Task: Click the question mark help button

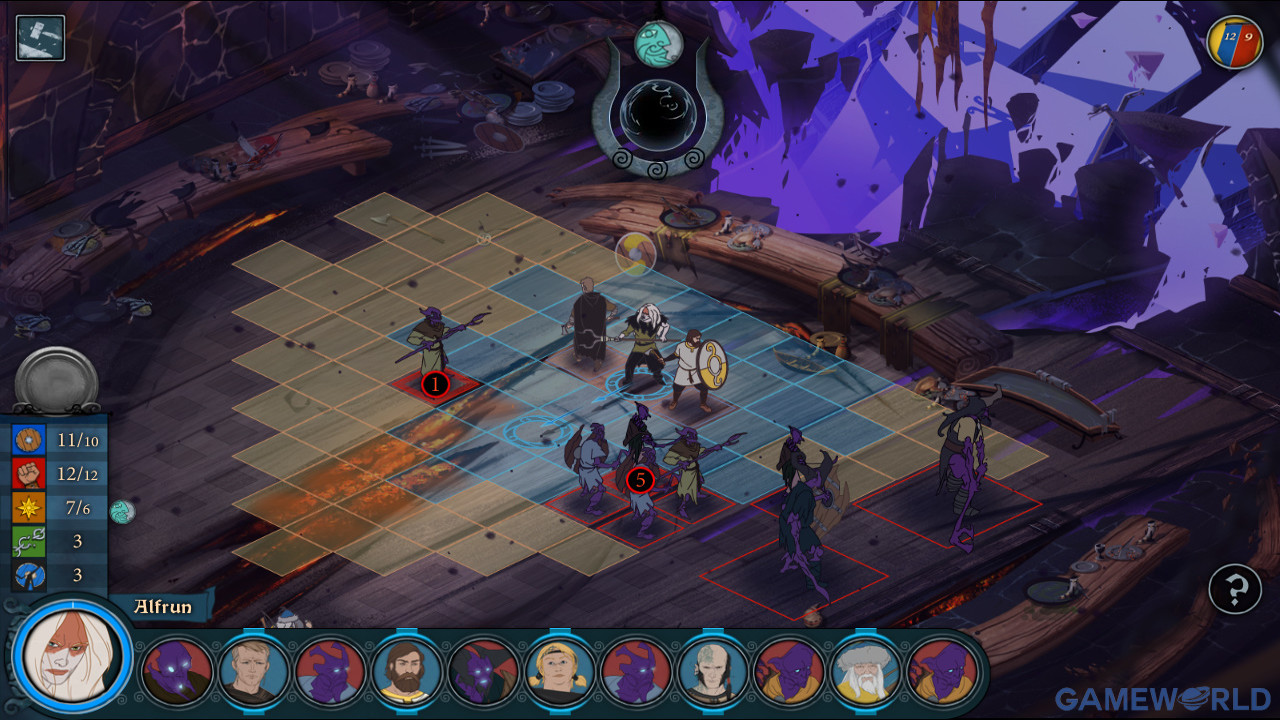Action: [1234, 589]
